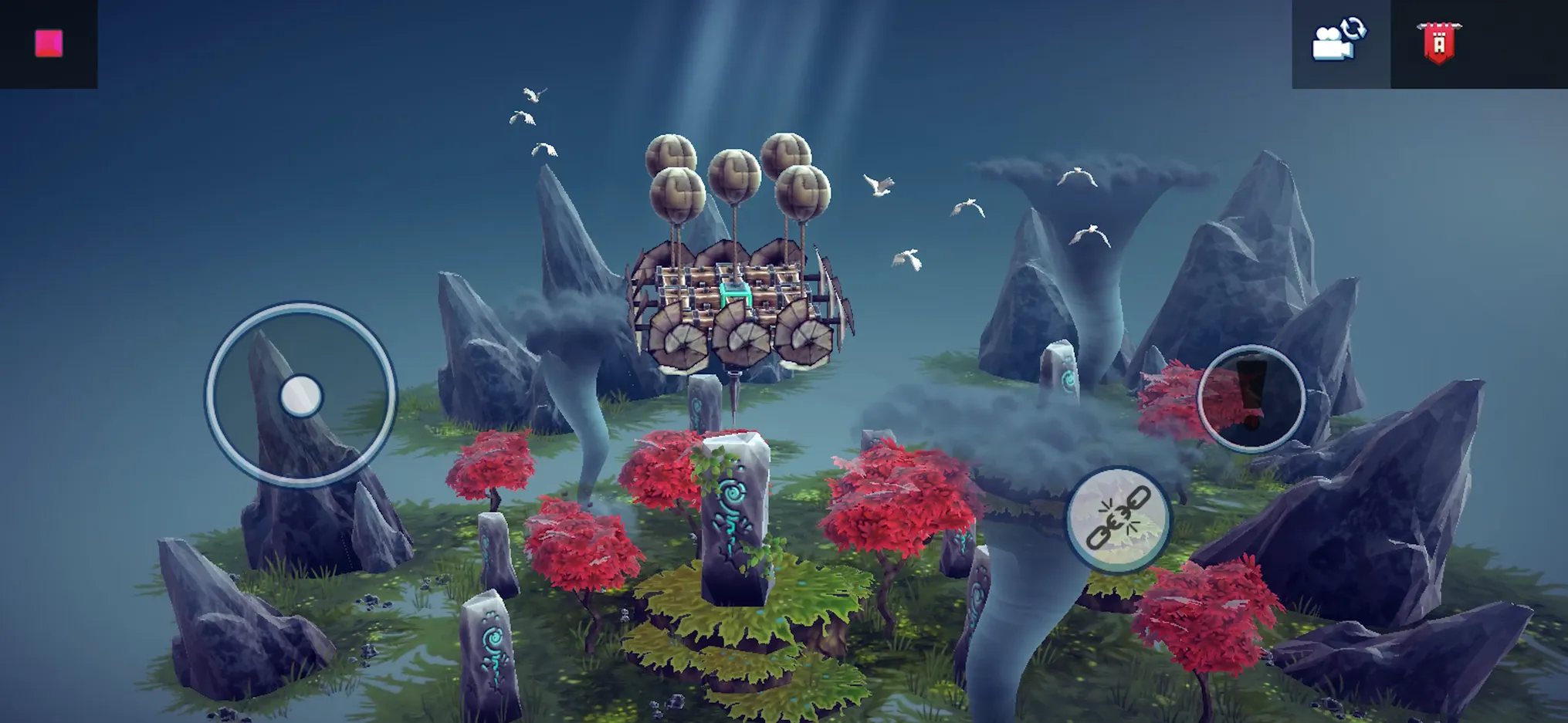Stop the simulation with the pink square
1568x723 pixels.
49,43
